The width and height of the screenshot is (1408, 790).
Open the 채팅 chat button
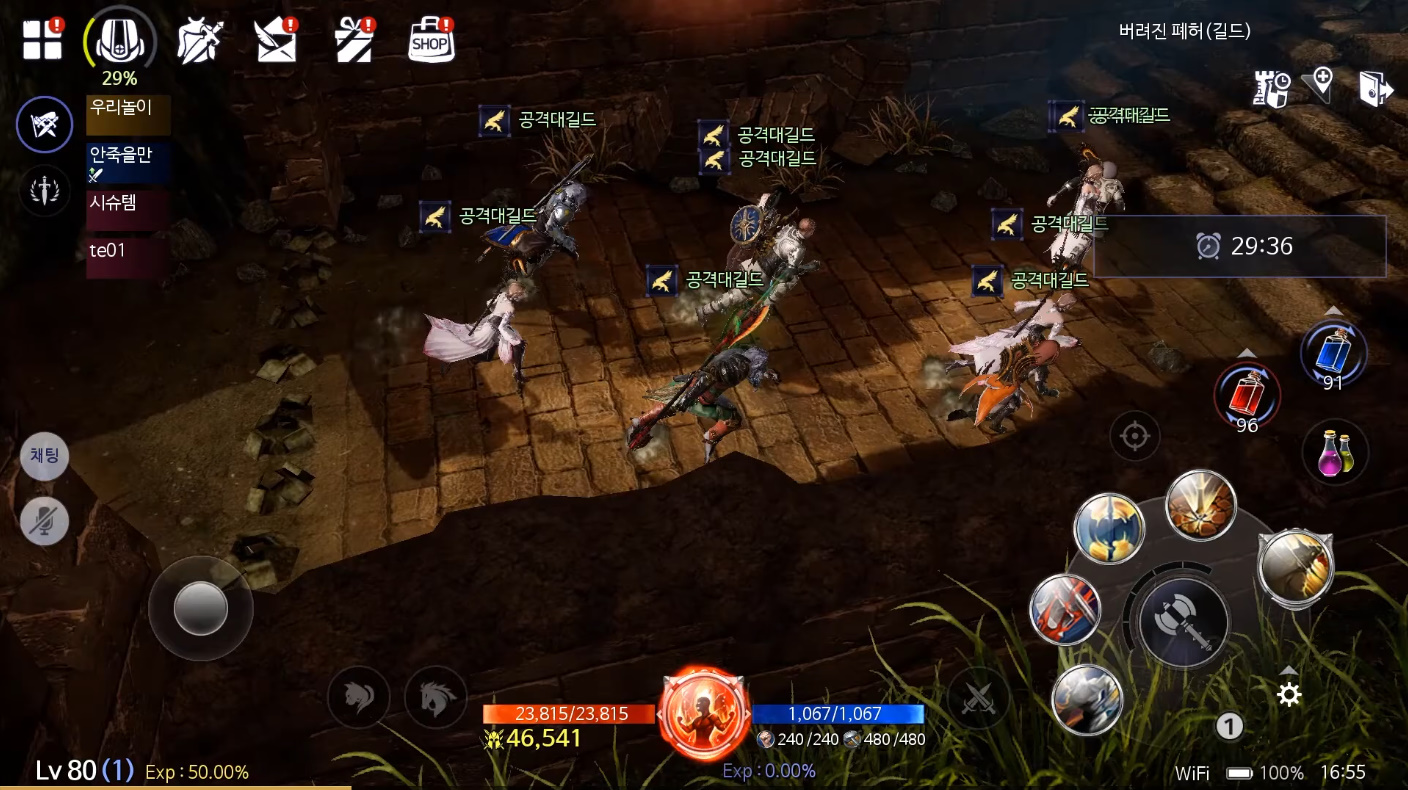click(45, 457)
